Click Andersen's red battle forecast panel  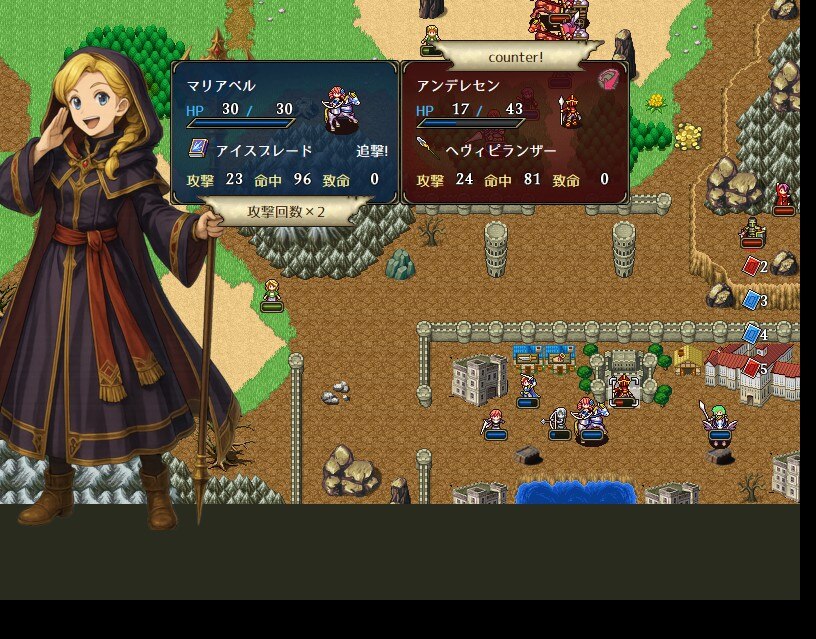click(x=515, y=132)
